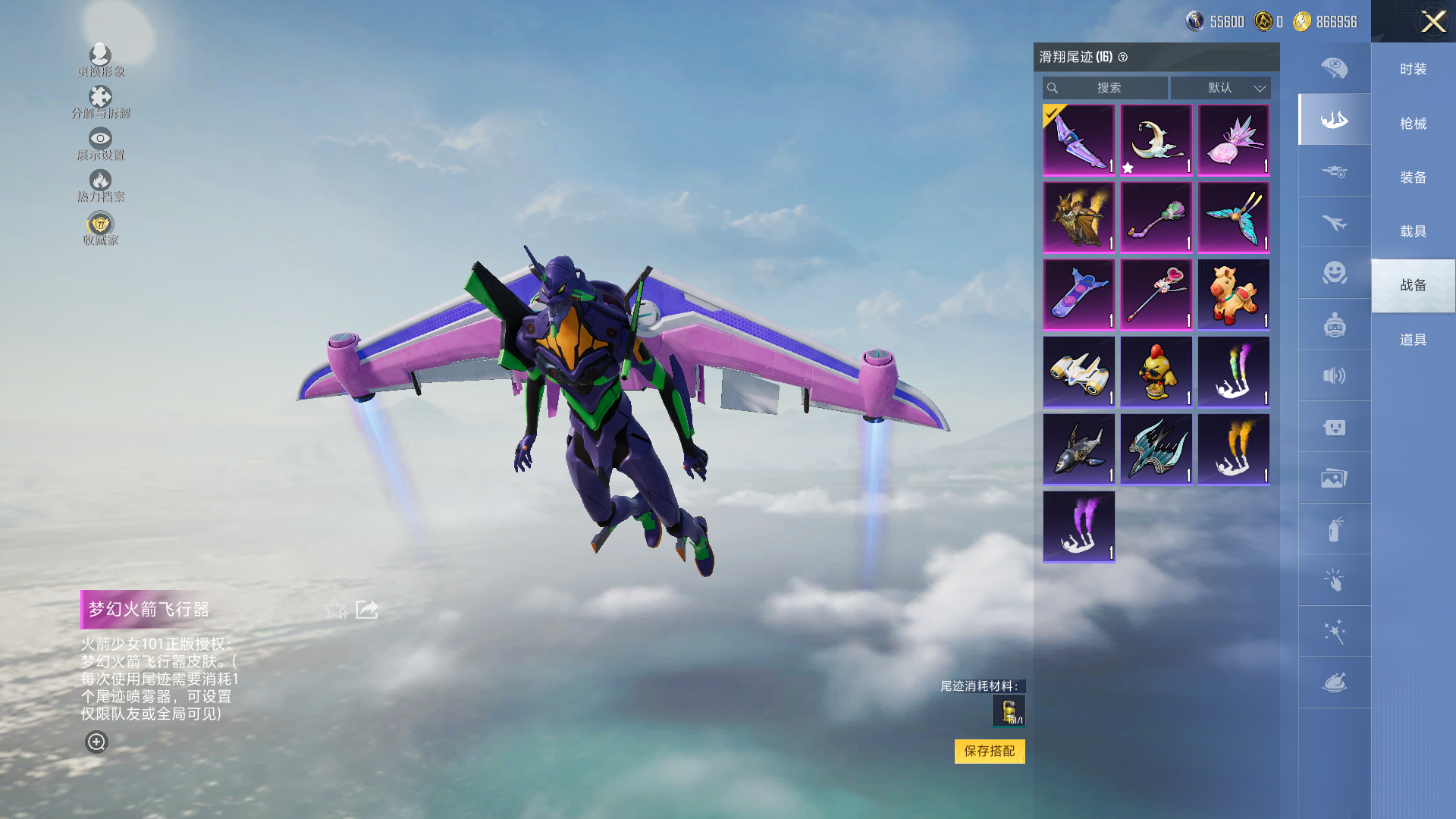Click the 保存搭配 save loadout button
This screenshot has width=1456, height=819.
point(989,751)
